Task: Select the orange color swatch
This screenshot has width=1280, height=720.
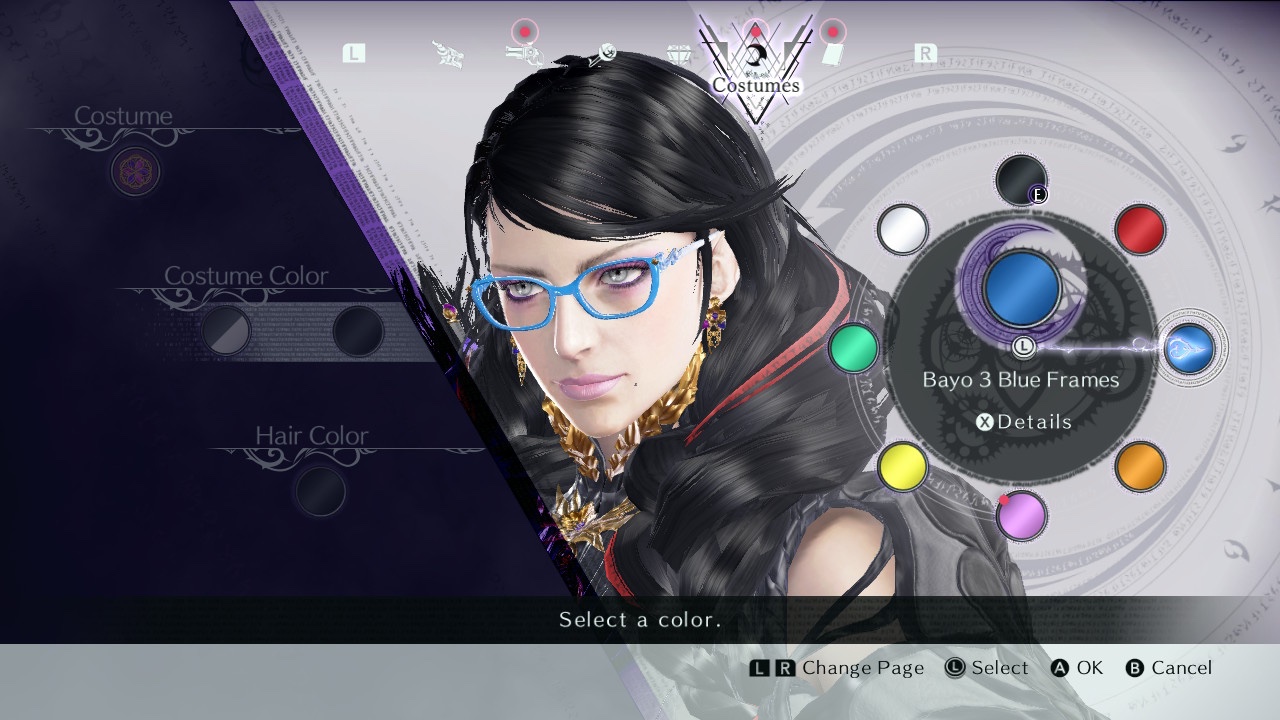Action: click(1139, 467)
